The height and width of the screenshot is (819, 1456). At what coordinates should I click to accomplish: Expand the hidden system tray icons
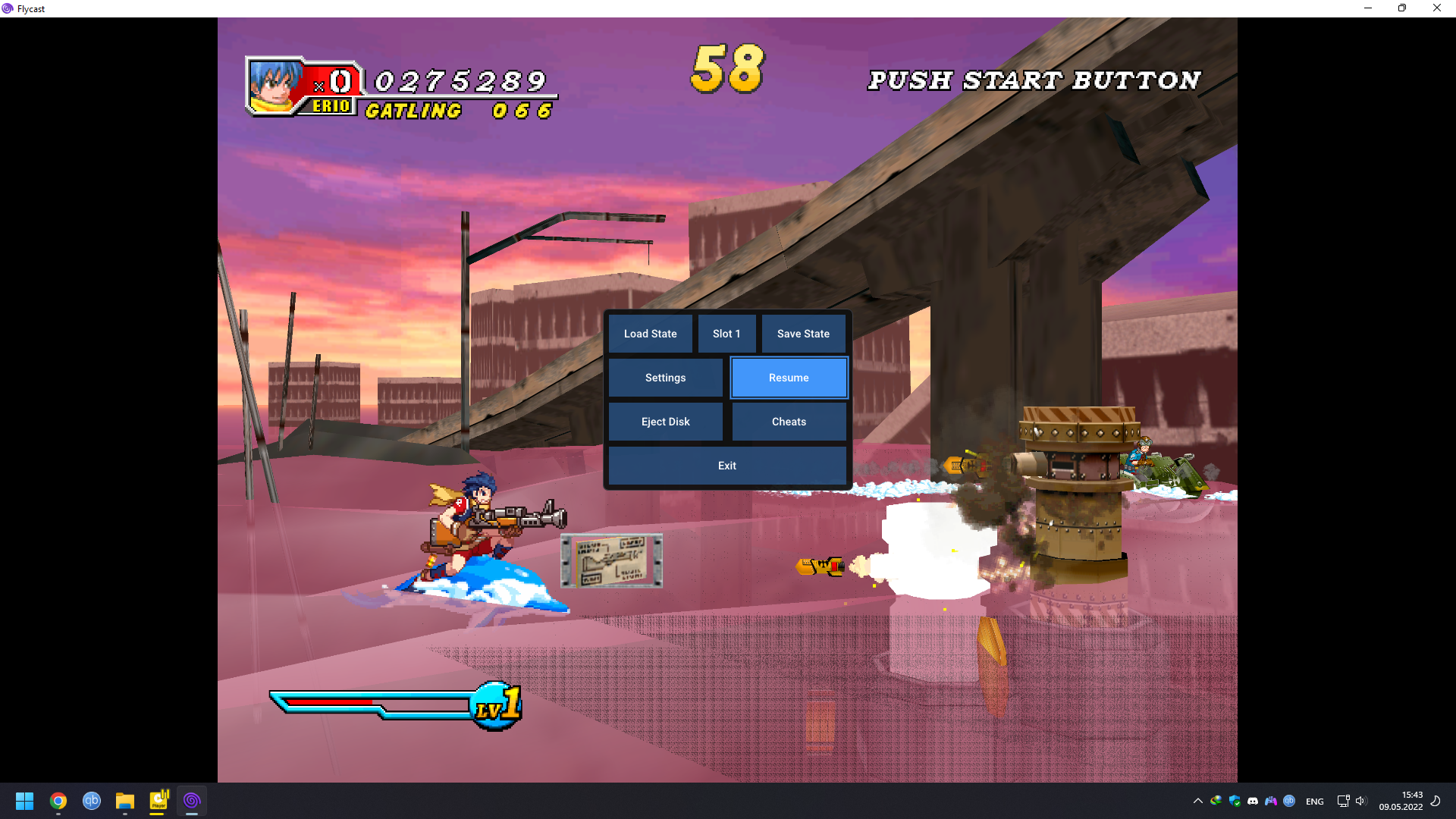pyautogui.click(x=1197, y=801)
